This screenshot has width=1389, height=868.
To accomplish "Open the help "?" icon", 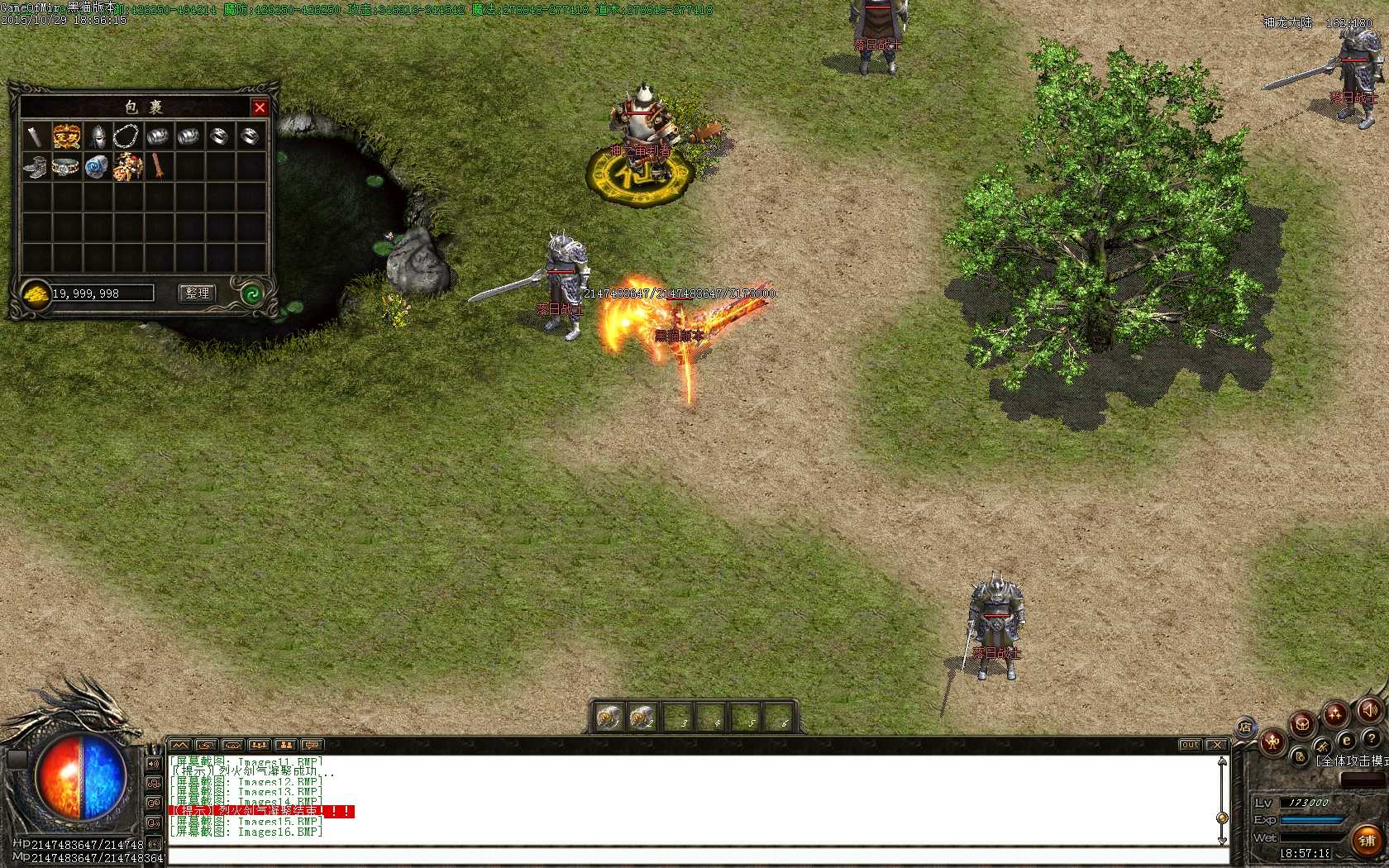I will click(1372, 739).
